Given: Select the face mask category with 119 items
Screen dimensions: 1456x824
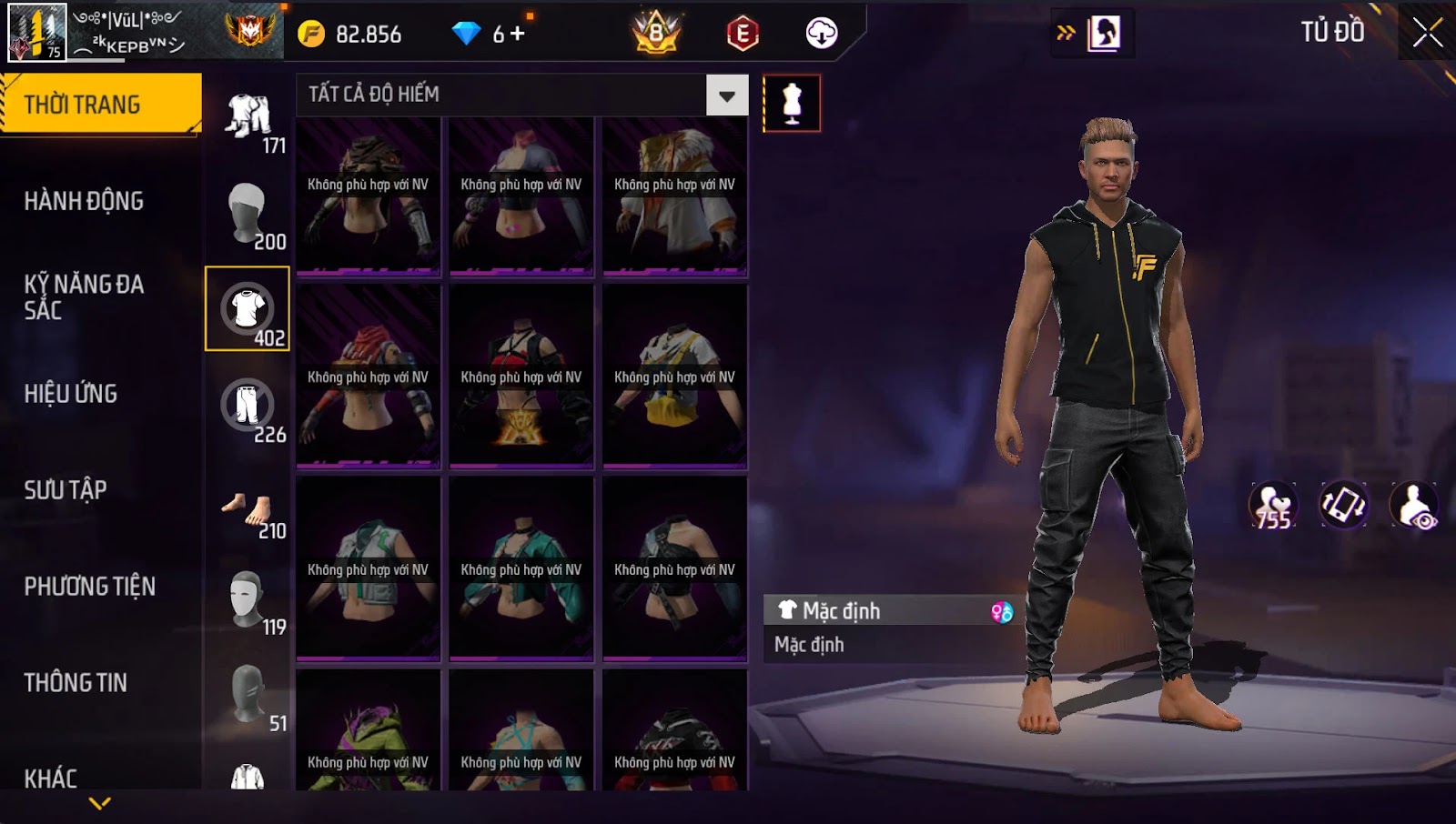Looking at the screenshot, I should click(x=248, y=600).
